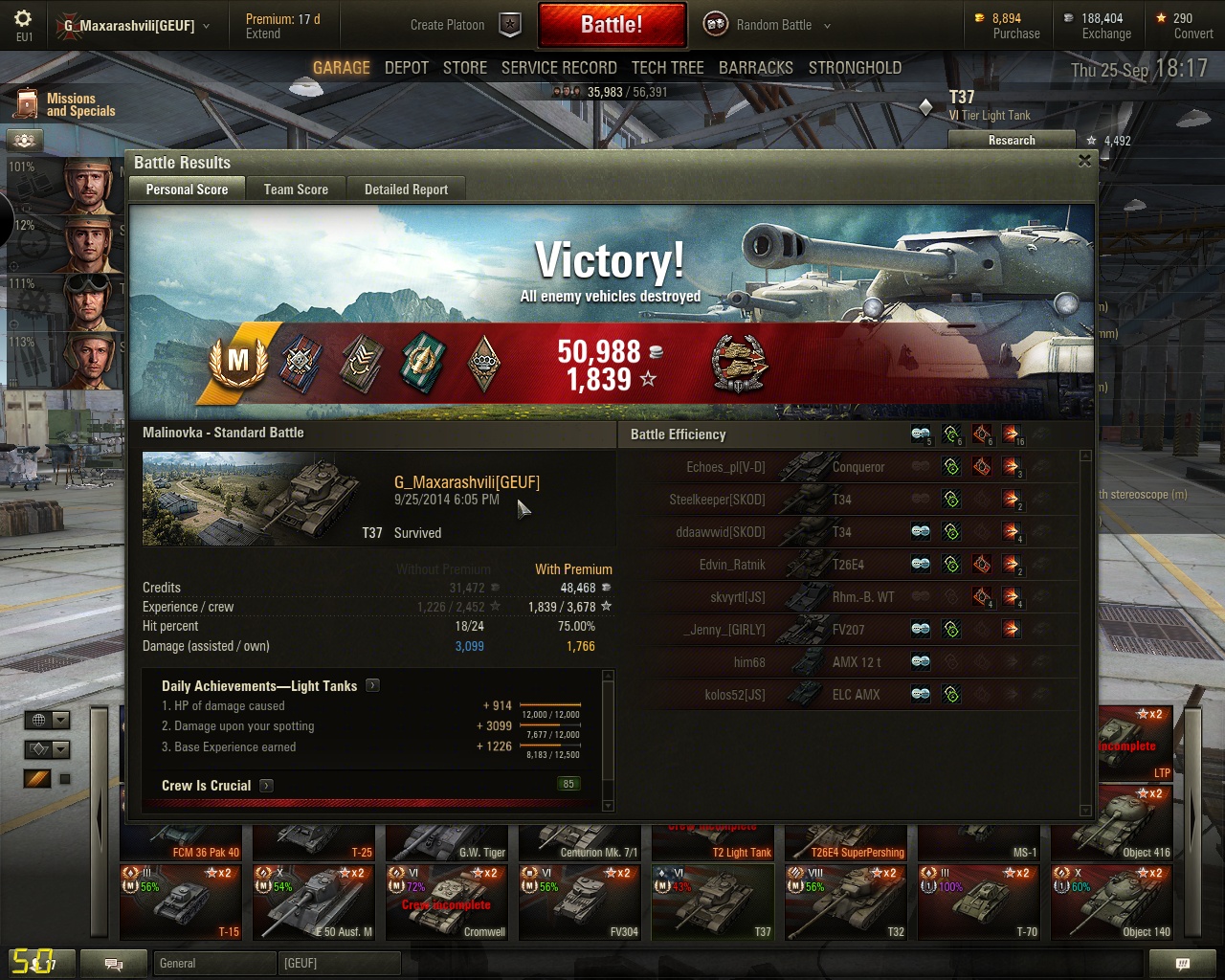The width and height of the screenshot is (1225, 980).
Task: Toggle the small carousel filter checkbox
Action: pyautogui.click(x=64, y=778)
